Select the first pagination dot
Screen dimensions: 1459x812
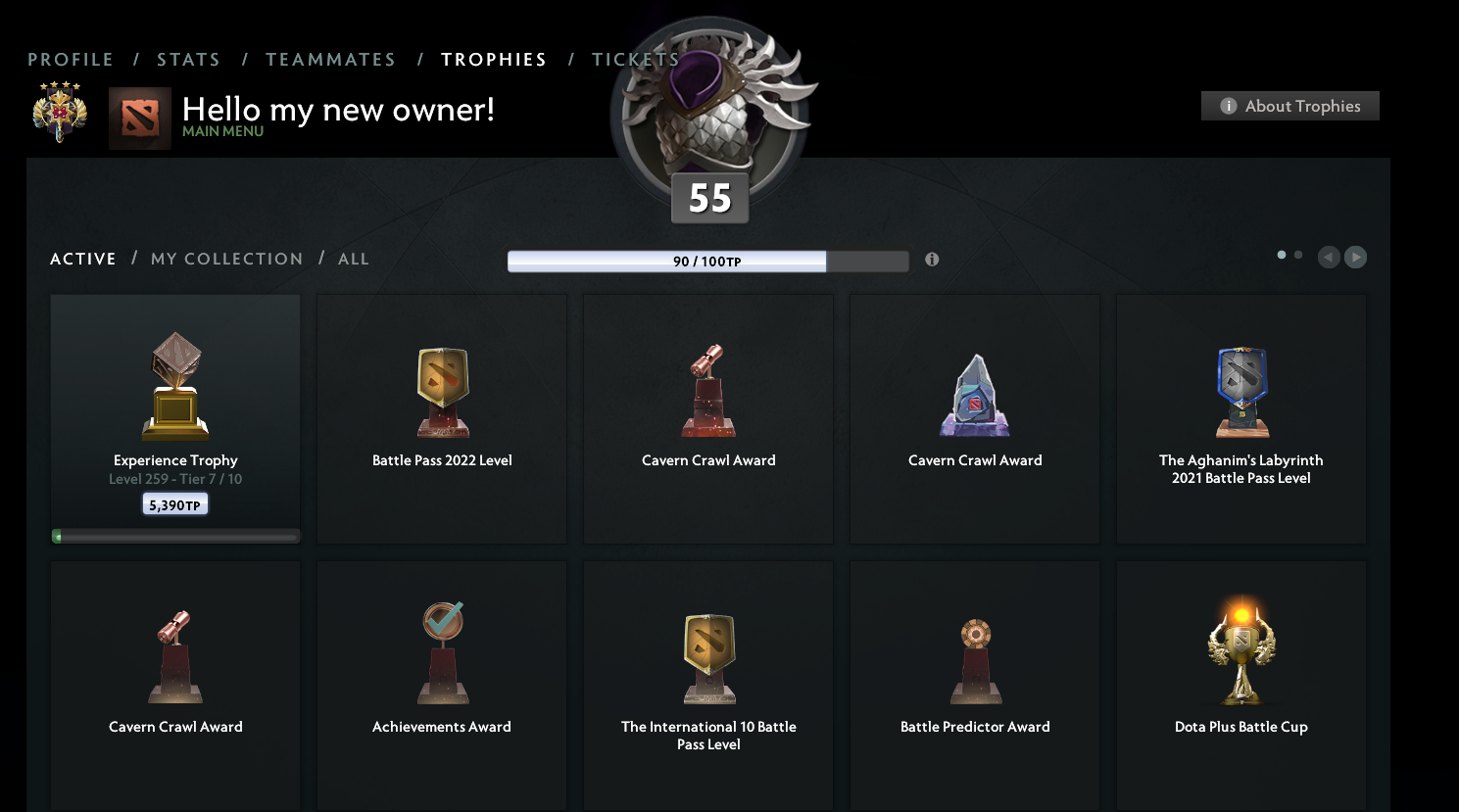tap(1281, 254)
